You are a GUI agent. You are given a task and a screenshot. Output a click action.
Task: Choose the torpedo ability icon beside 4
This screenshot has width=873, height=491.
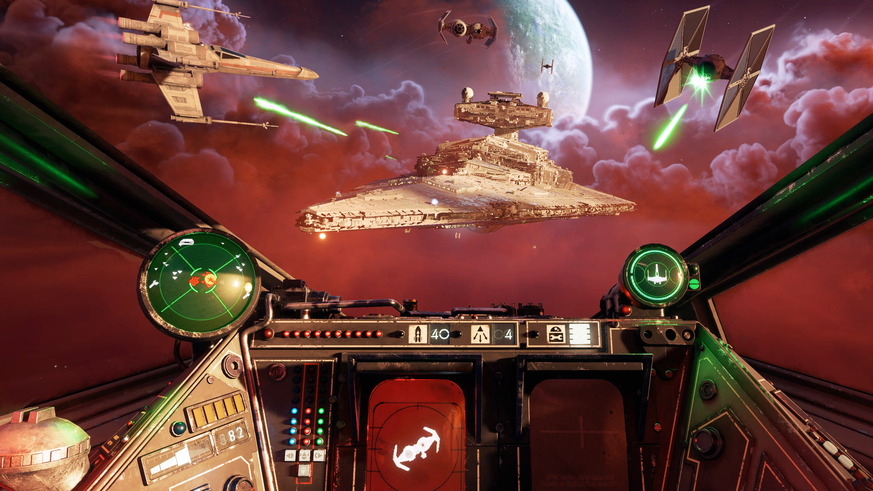pyautogui.click(x=480, y=334)
